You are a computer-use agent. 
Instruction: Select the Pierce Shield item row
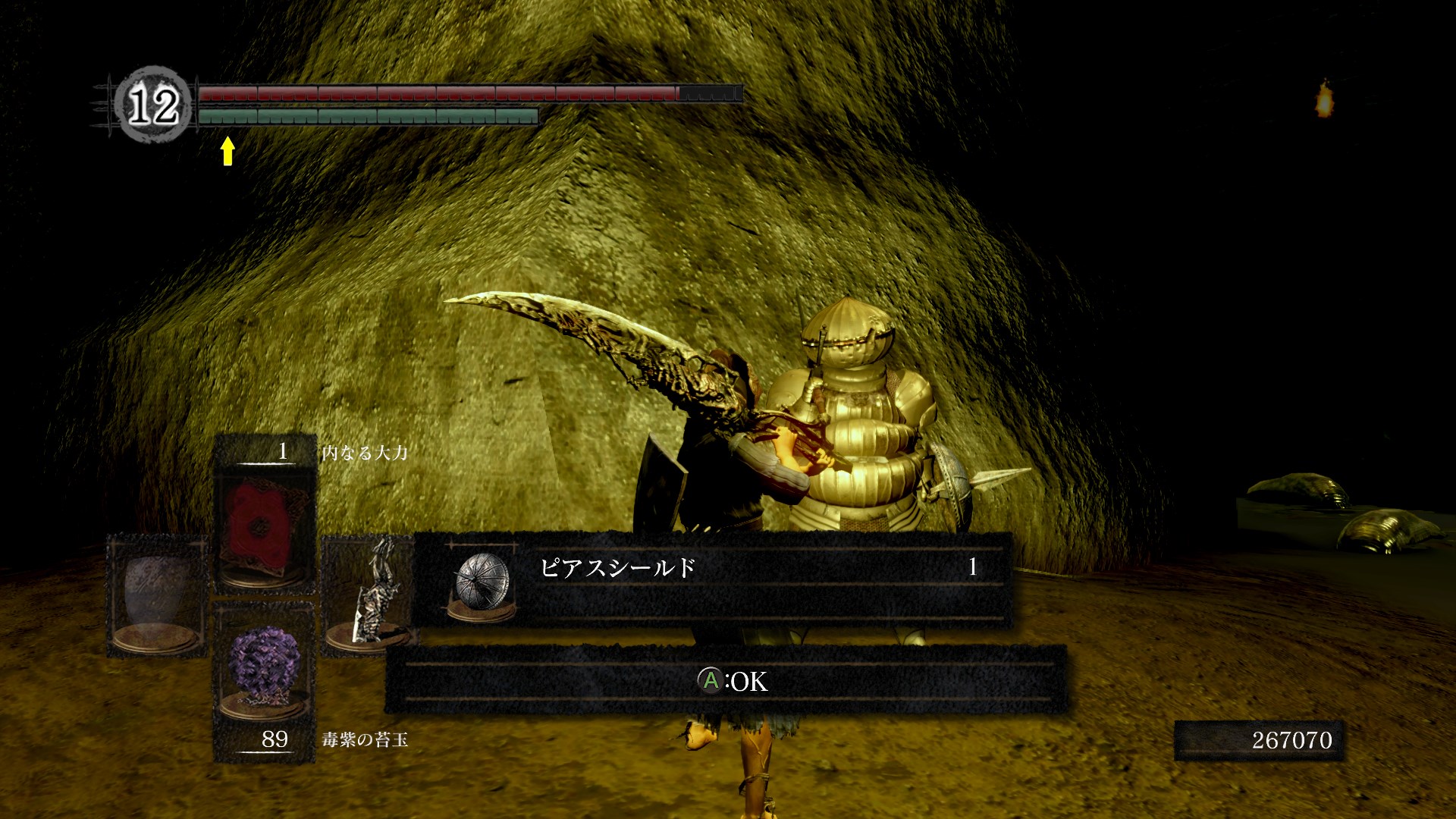tap(711, 578)
